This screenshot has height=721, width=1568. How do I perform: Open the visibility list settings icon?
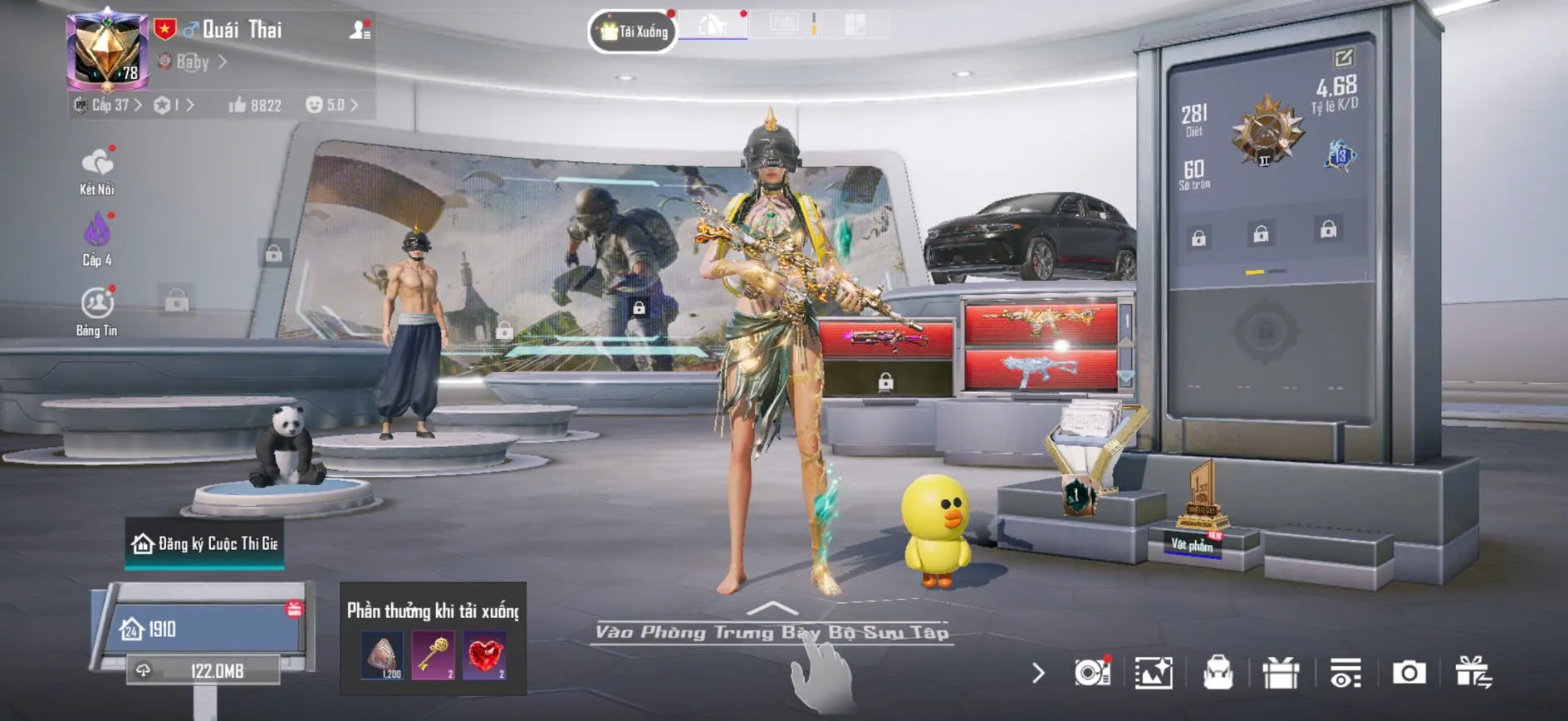pyautogui.click(x=1345, y=673)
